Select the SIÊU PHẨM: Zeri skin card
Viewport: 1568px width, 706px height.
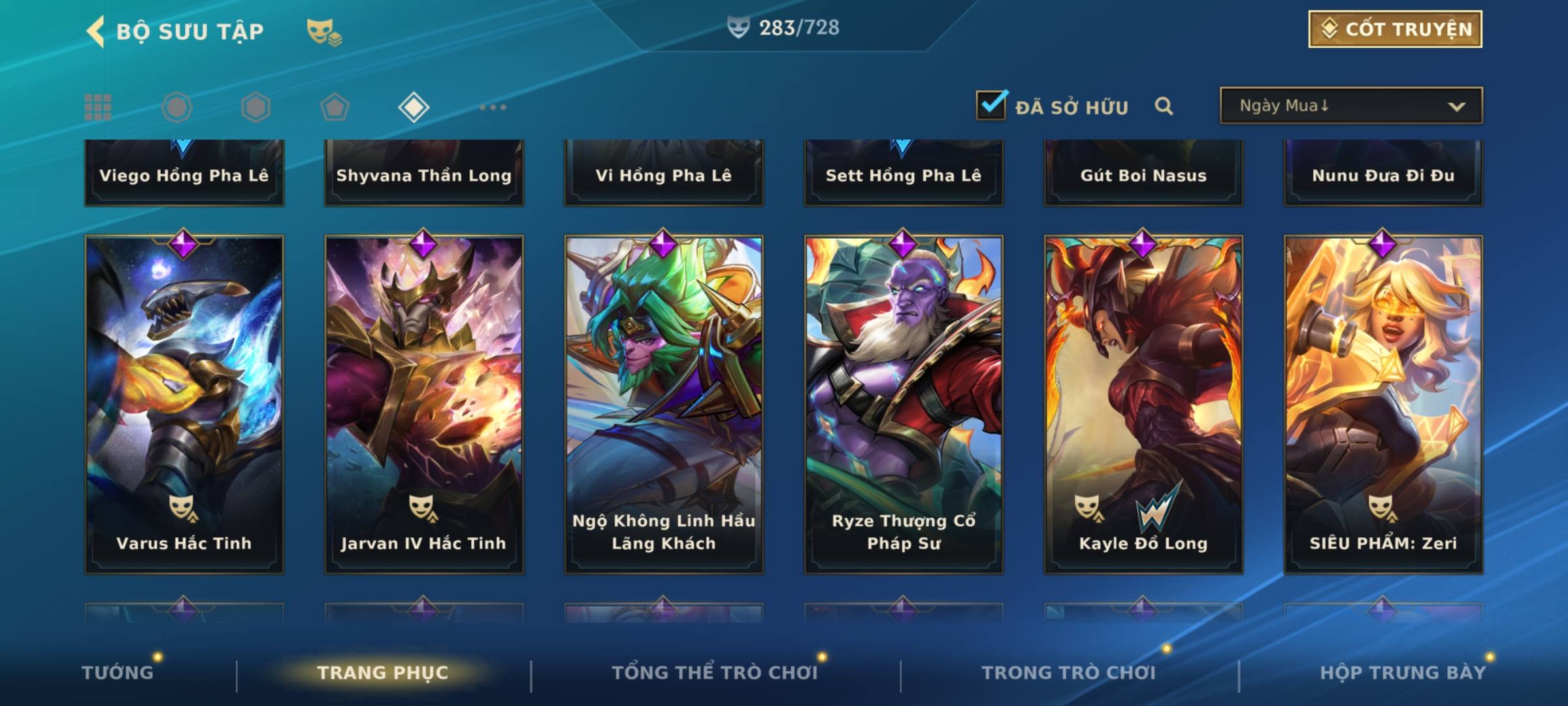(x=1383, y=404)
